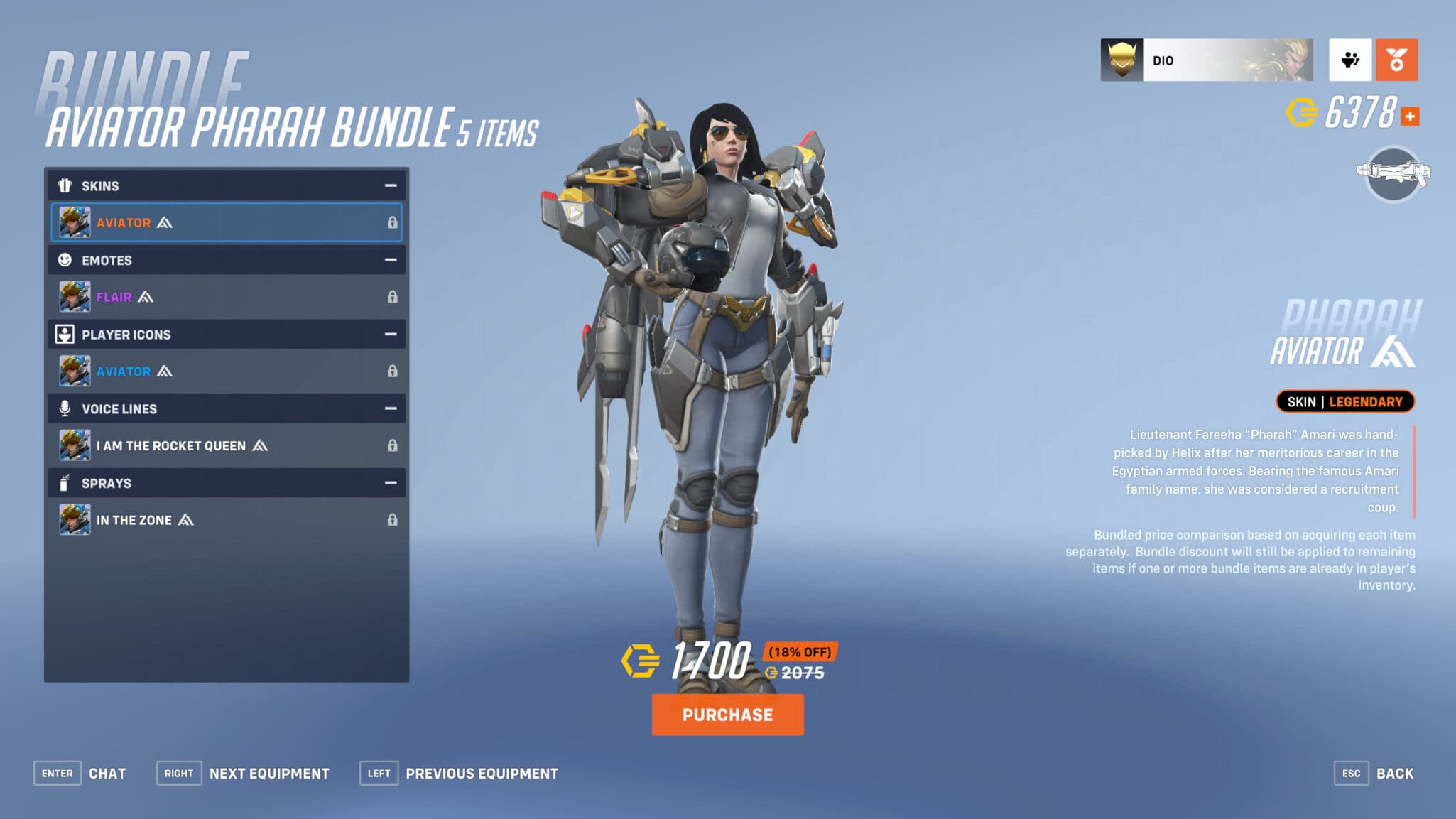Collapse the Voice Lines section
This screenshot has width=1456, height=819.
click(389, 408)
